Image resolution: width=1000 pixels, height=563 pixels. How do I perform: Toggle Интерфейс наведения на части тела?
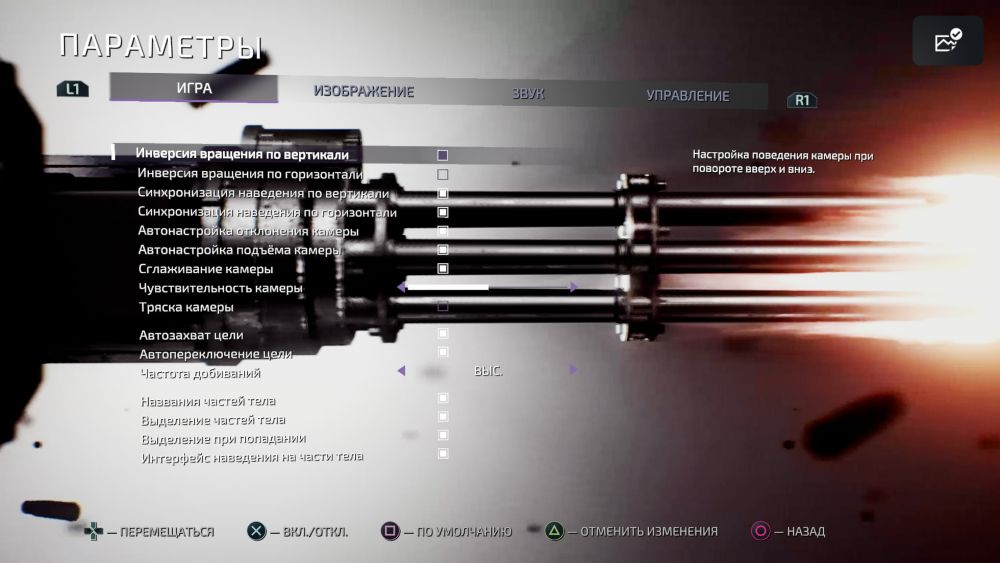(x=443, y=454)
